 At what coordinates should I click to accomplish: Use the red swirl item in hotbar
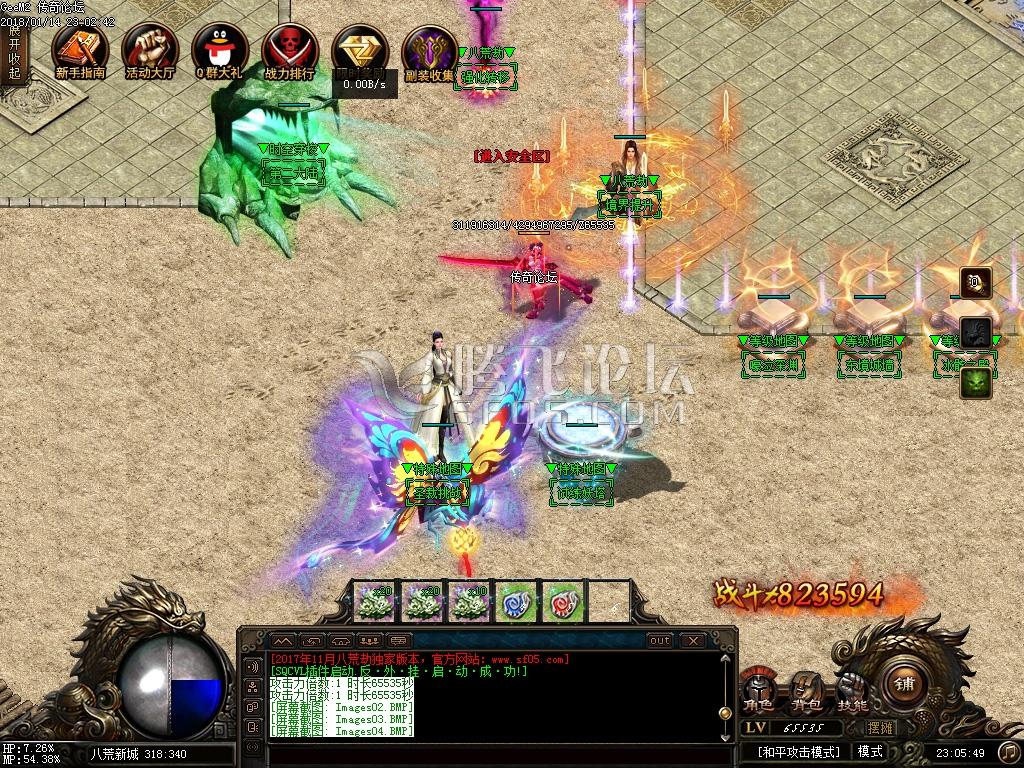562,602
